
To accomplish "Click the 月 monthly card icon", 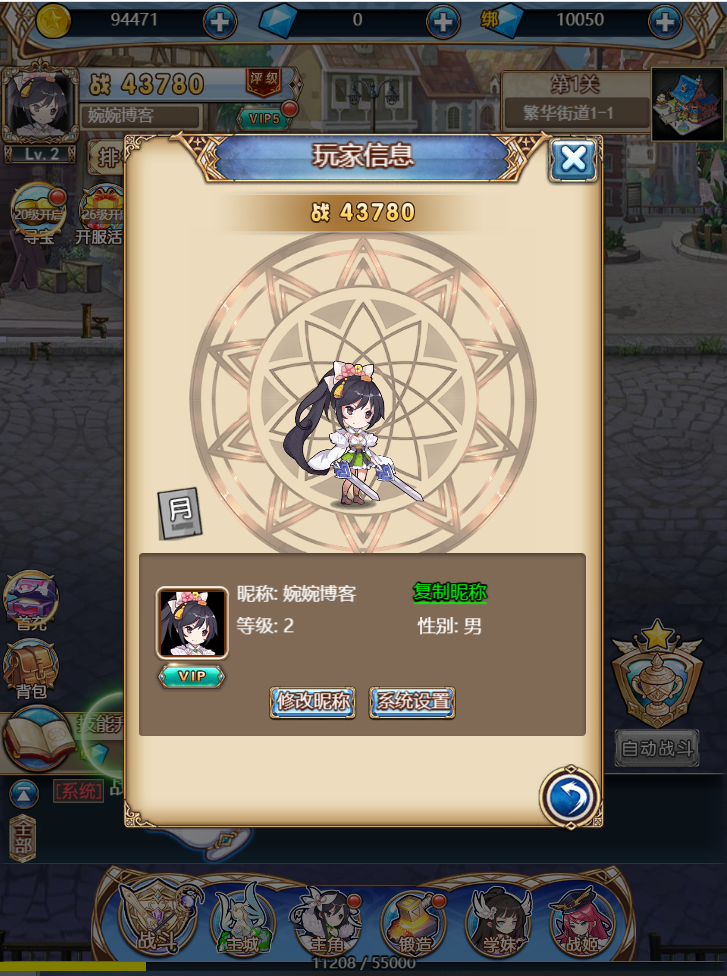I will (x=181, y=513).
